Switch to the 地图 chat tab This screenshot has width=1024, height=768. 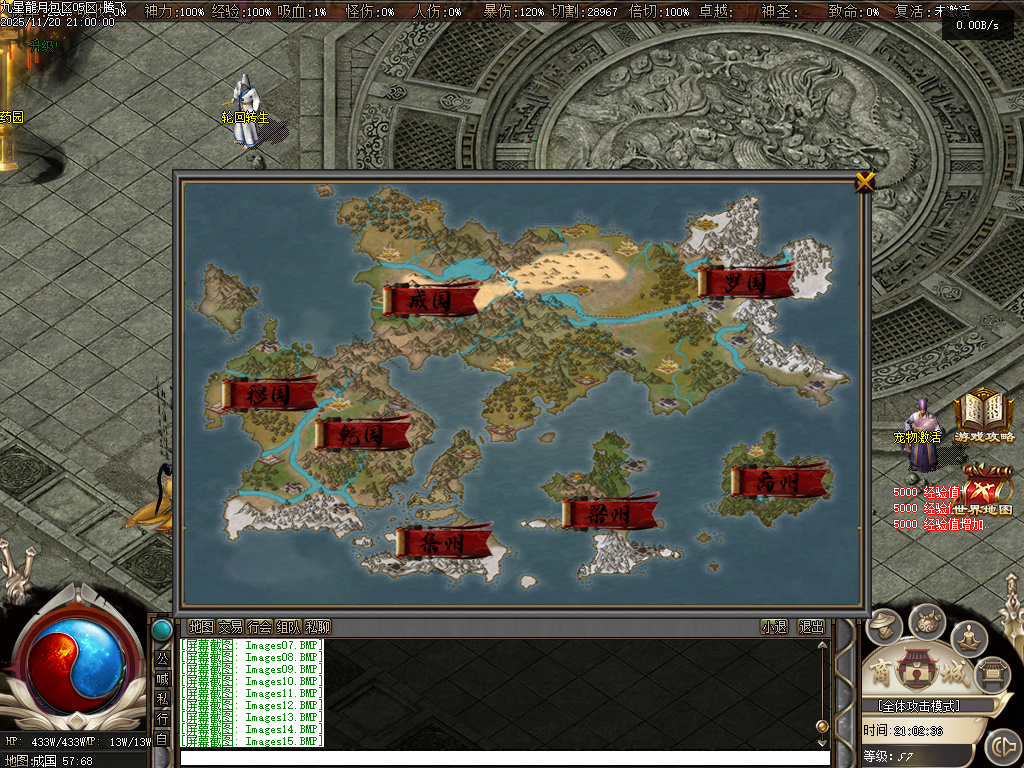coord(201,627)
